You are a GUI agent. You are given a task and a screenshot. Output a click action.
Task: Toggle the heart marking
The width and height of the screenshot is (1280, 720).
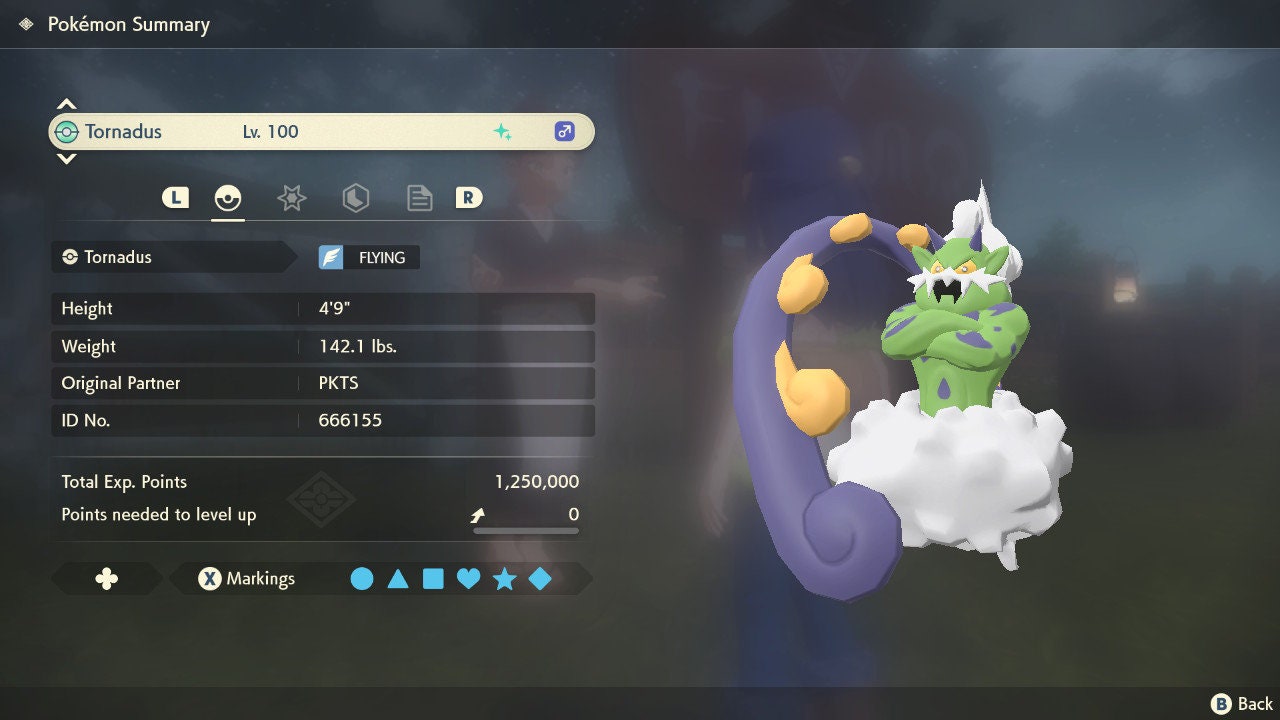tap(468, 579)
